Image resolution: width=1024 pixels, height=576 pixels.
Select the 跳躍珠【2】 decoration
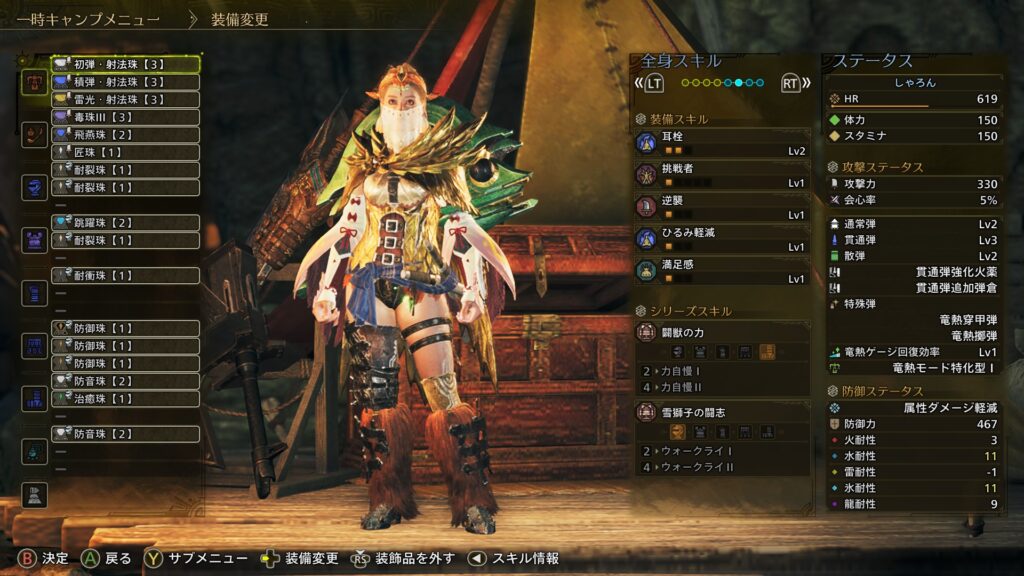pyautogui.click(x=125, y=222)
